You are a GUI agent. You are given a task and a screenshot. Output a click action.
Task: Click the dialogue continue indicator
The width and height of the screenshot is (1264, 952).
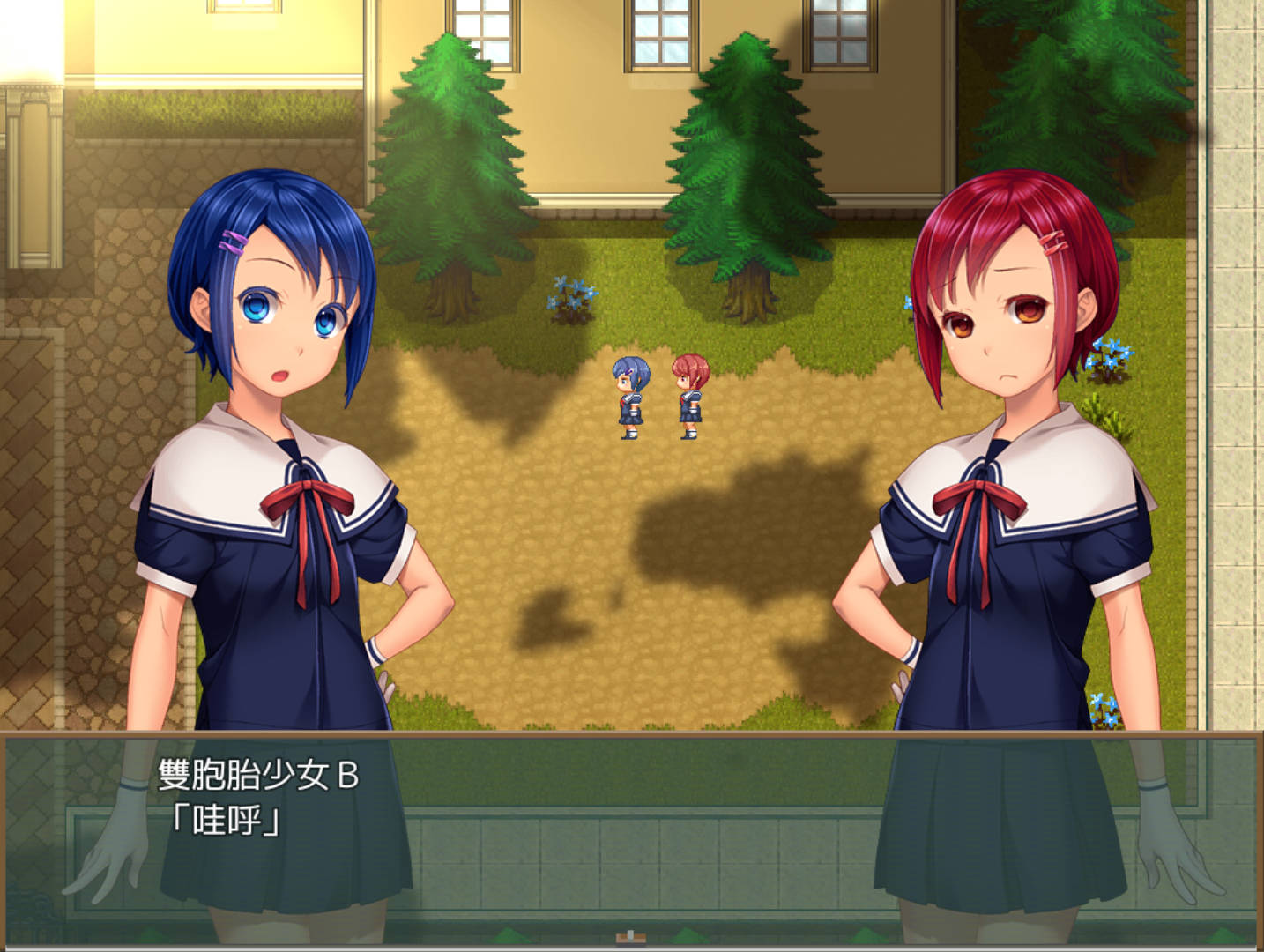coord(629,936)
